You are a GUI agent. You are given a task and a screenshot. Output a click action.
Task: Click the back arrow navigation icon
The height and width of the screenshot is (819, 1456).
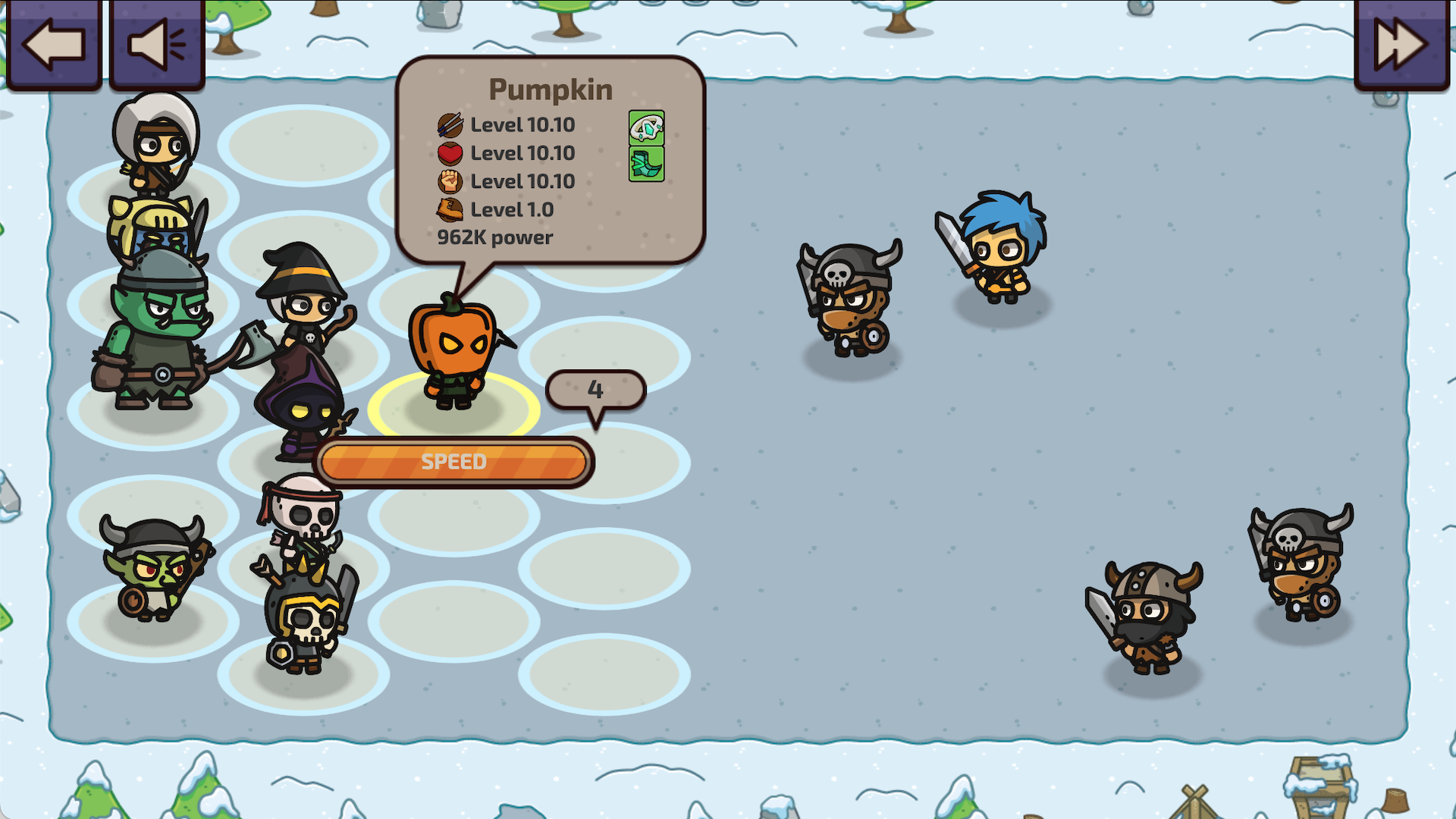(x=53, y=45)
